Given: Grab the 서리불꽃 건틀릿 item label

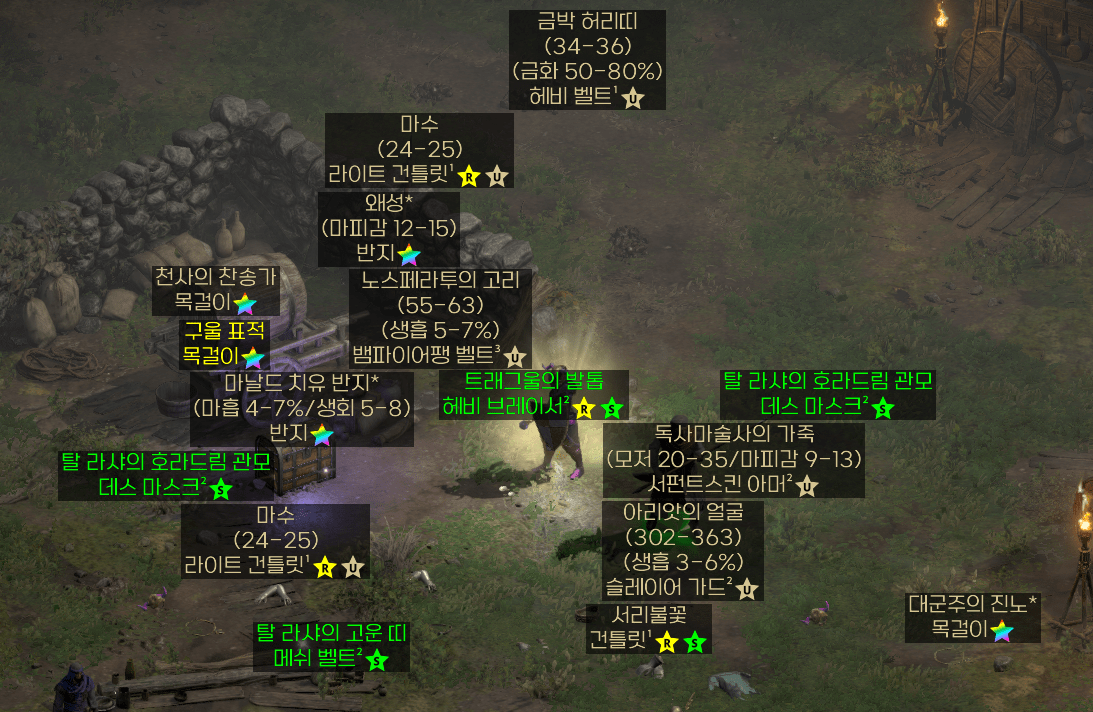Looking at the screenshot, I should coord(648,627).
